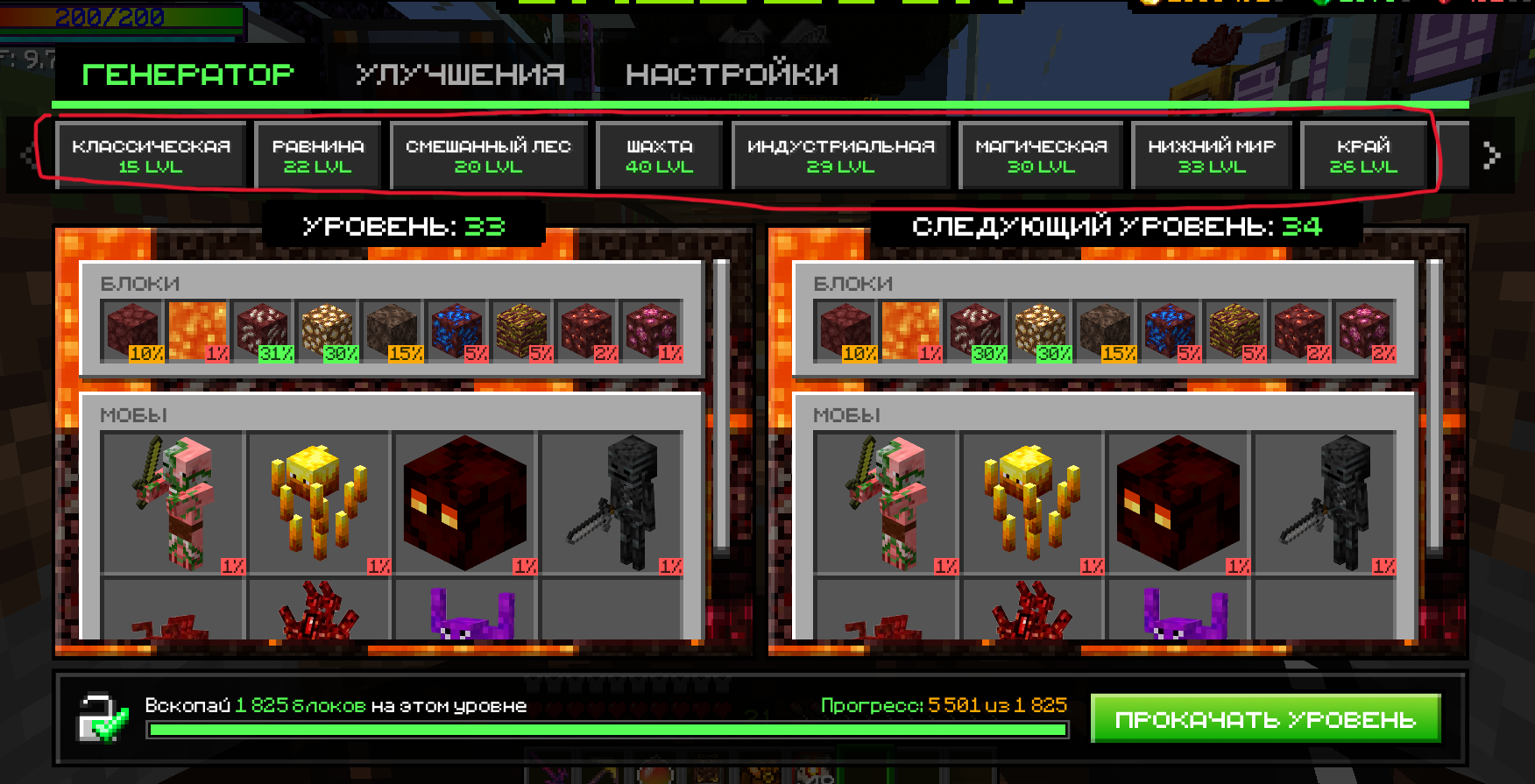Select the netherrack block with 10% drop
Screen dimensions: 1535x784
[131, 331]
